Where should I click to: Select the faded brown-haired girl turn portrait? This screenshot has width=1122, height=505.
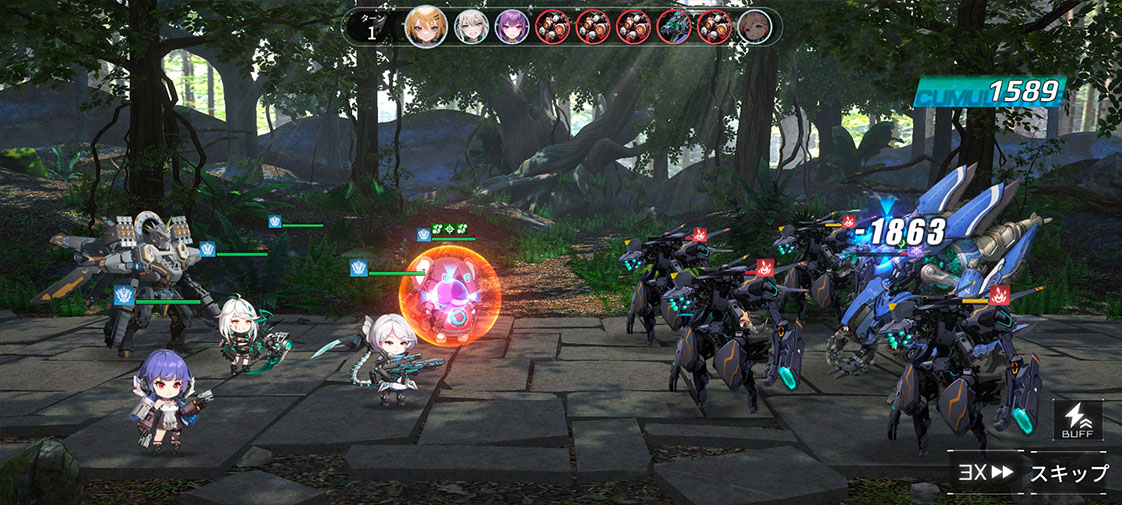[x=754, y=26]
